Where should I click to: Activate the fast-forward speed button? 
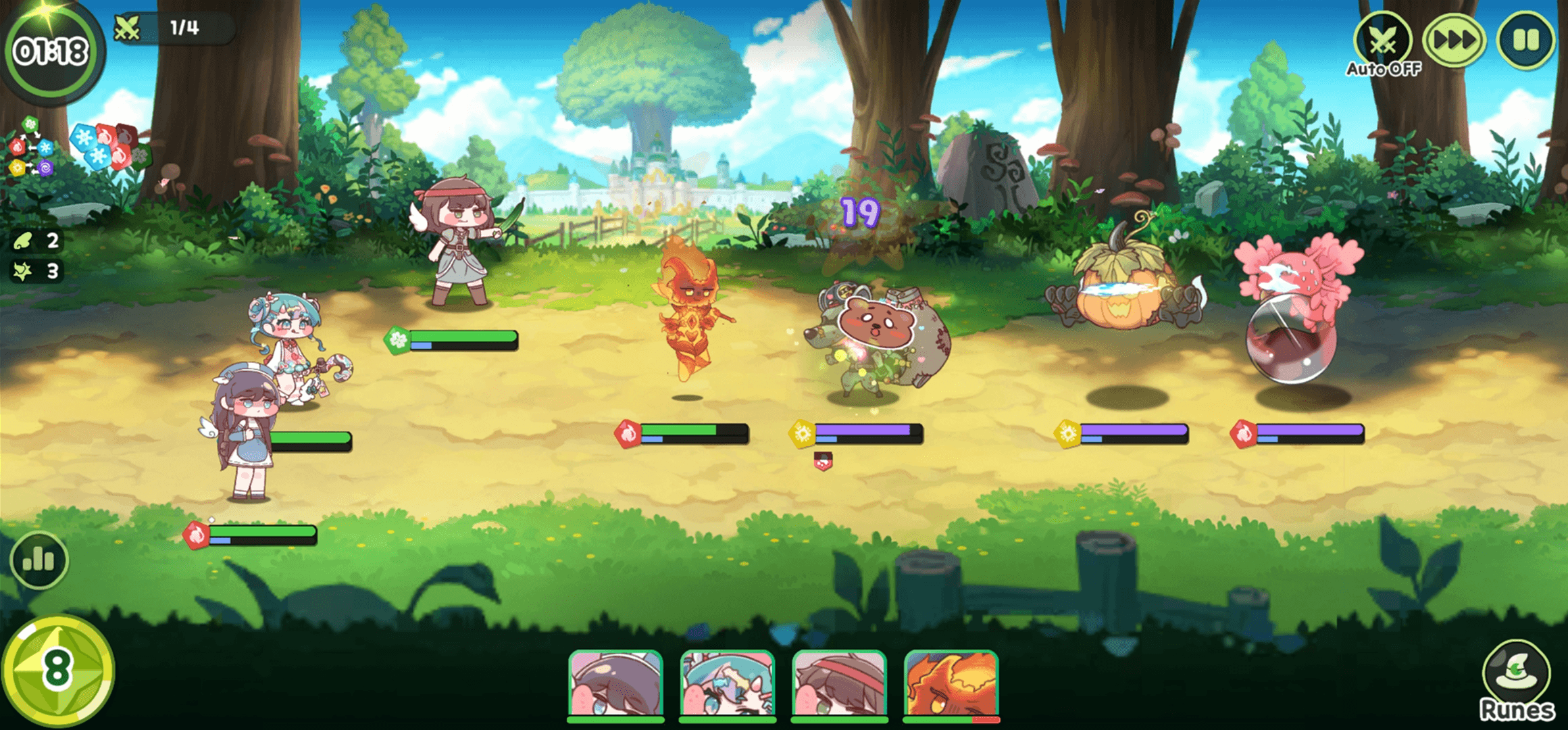[1454, 41]
